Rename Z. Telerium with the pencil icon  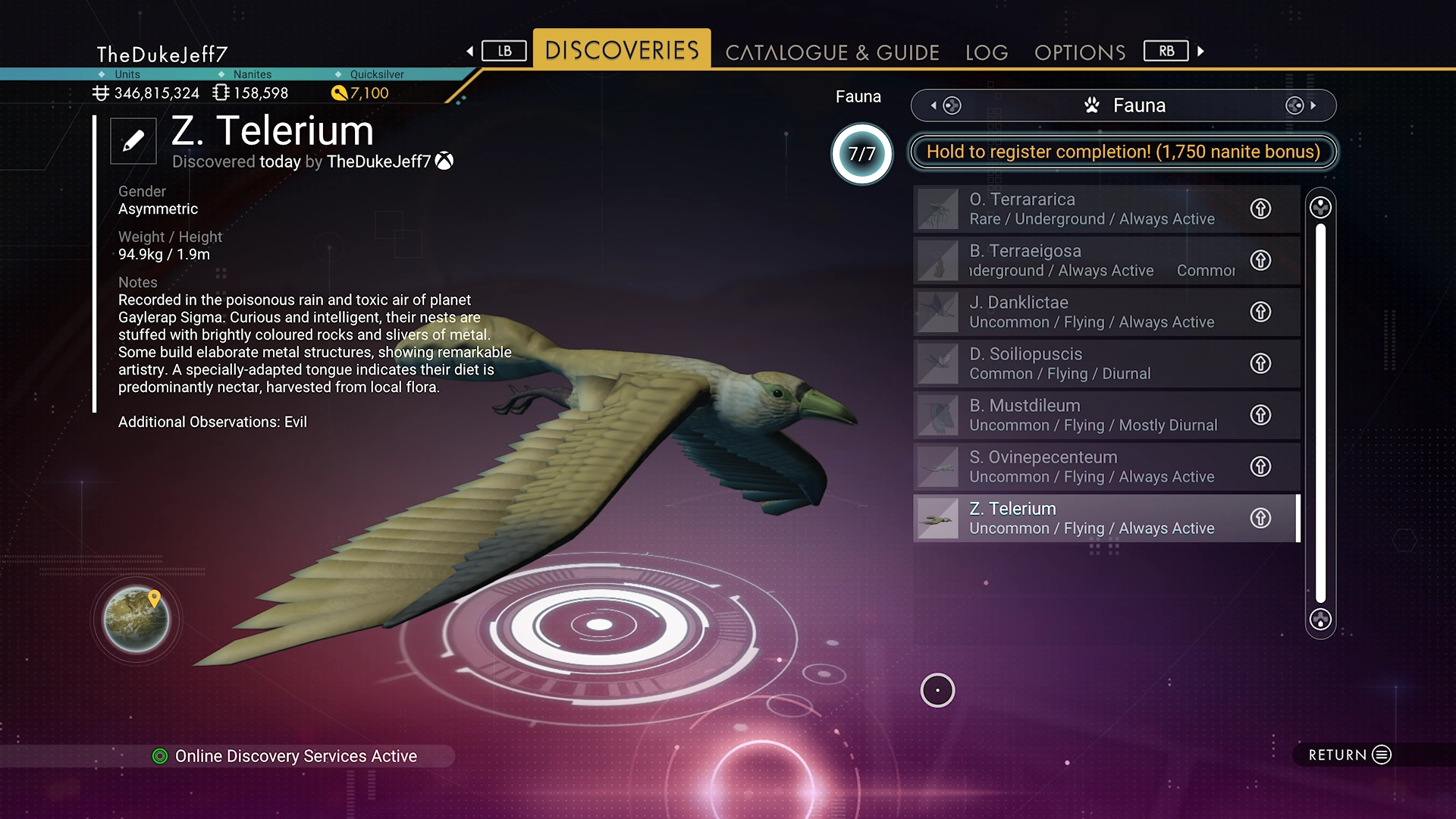tap(133, 141)
